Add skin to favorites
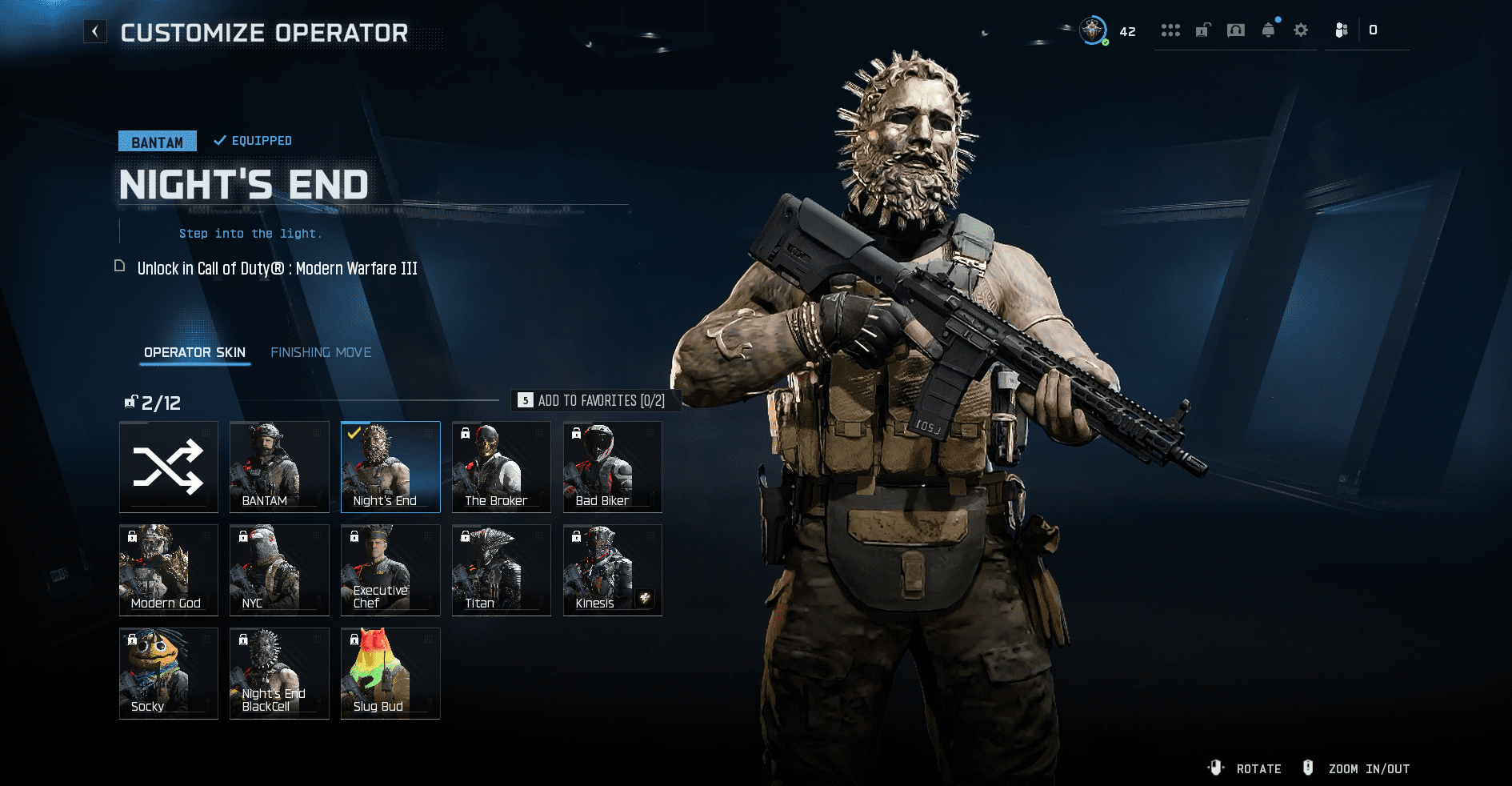The image size is (1512, 786). coord(594,400)
